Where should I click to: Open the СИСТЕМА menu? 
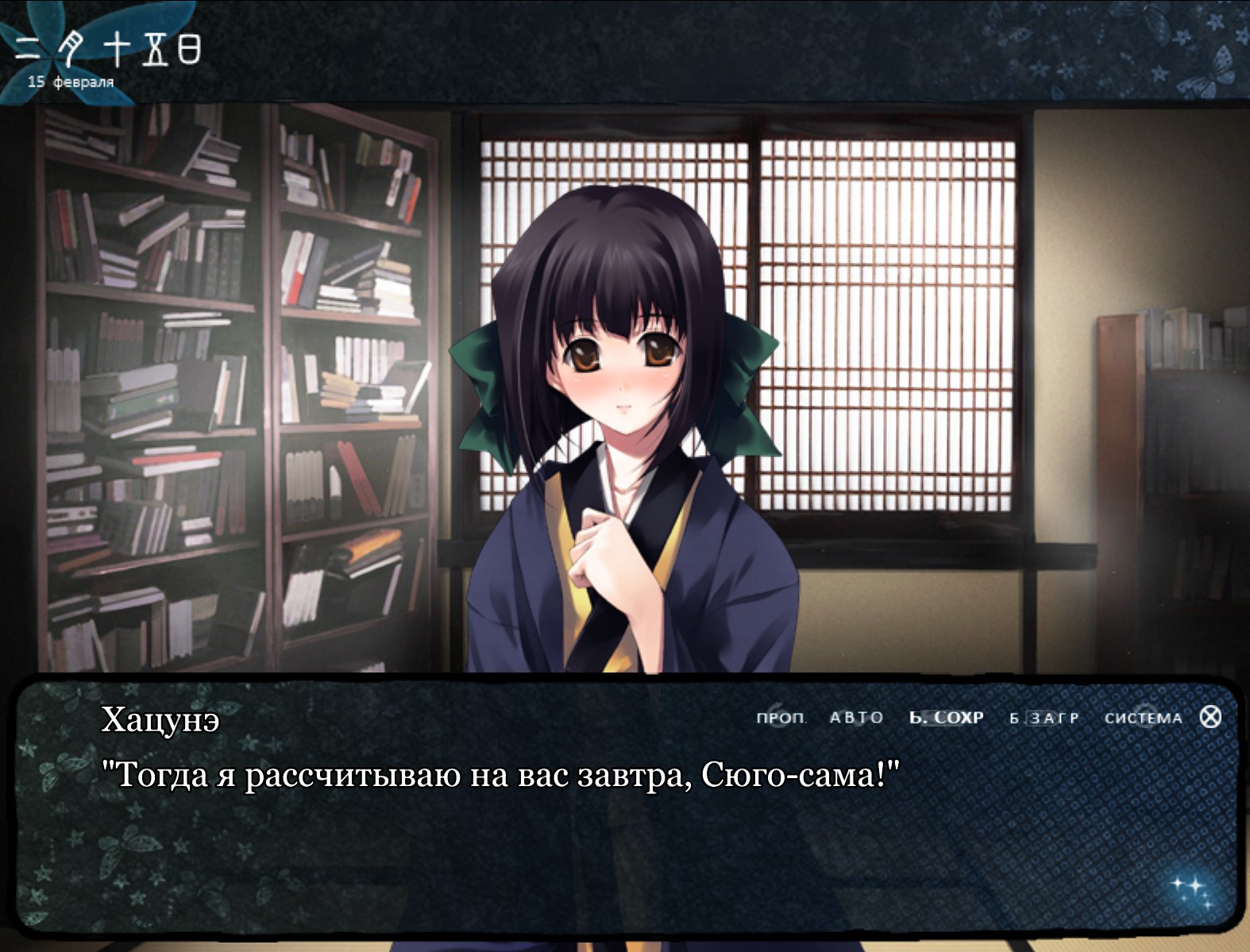[x=1143, y=718]
